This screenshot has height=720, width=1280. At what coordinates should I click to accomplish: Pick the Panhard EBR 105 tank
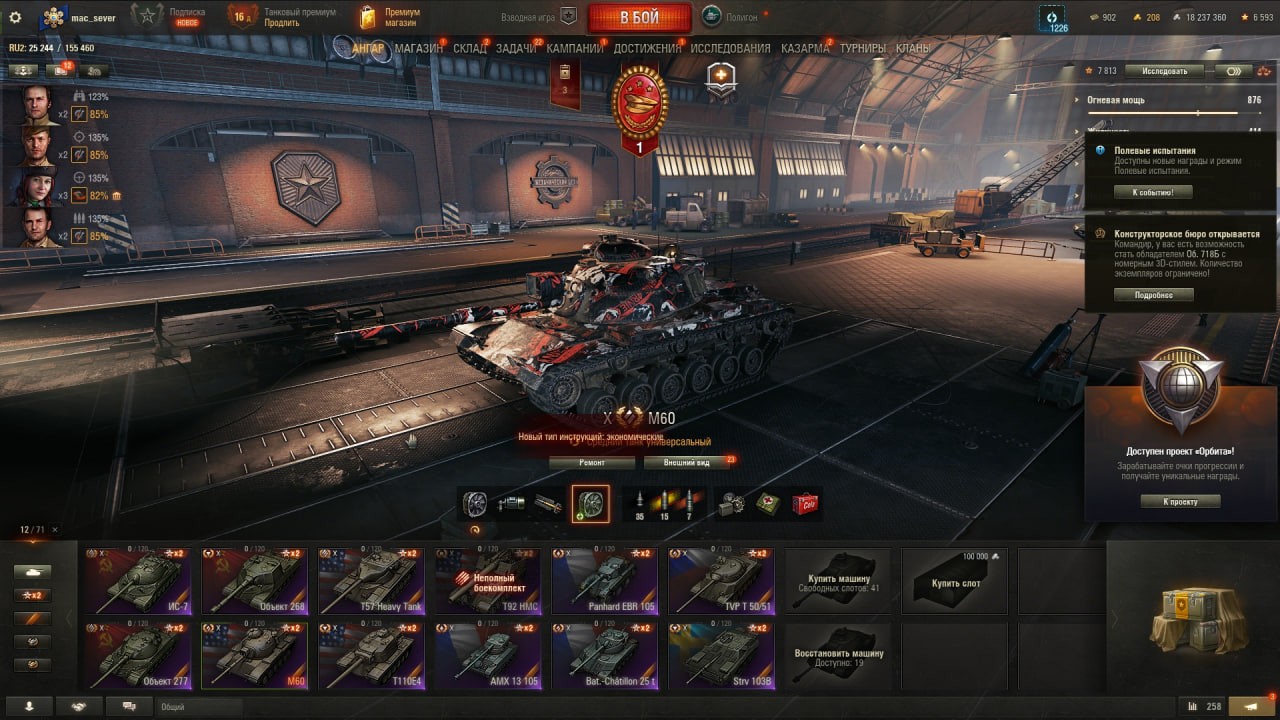(x=604, y=580)
